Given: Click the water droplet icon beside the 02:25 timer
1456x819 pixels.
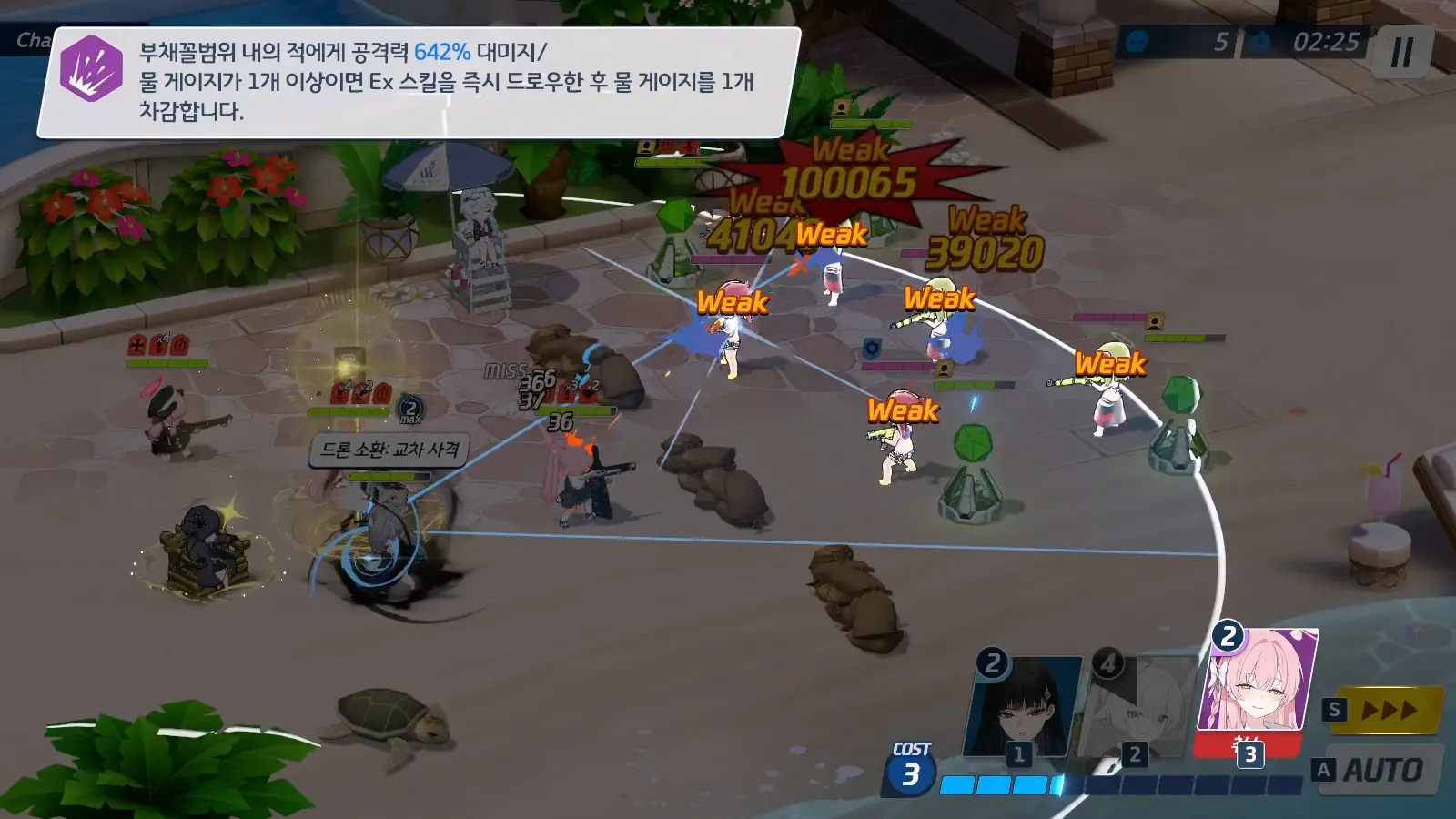Looking at the screenshot, I should click(1260, 41).
